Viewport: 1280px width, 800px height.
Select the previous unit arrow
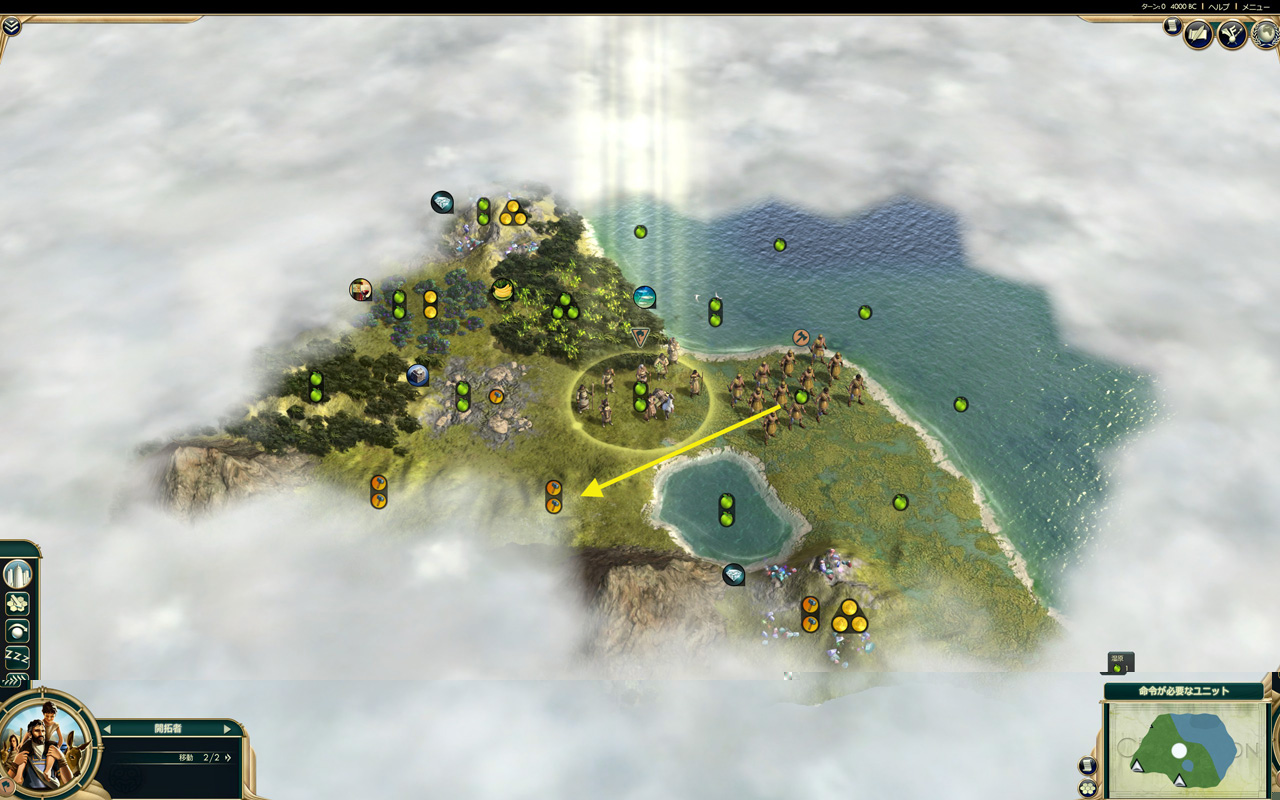(107, 729)
